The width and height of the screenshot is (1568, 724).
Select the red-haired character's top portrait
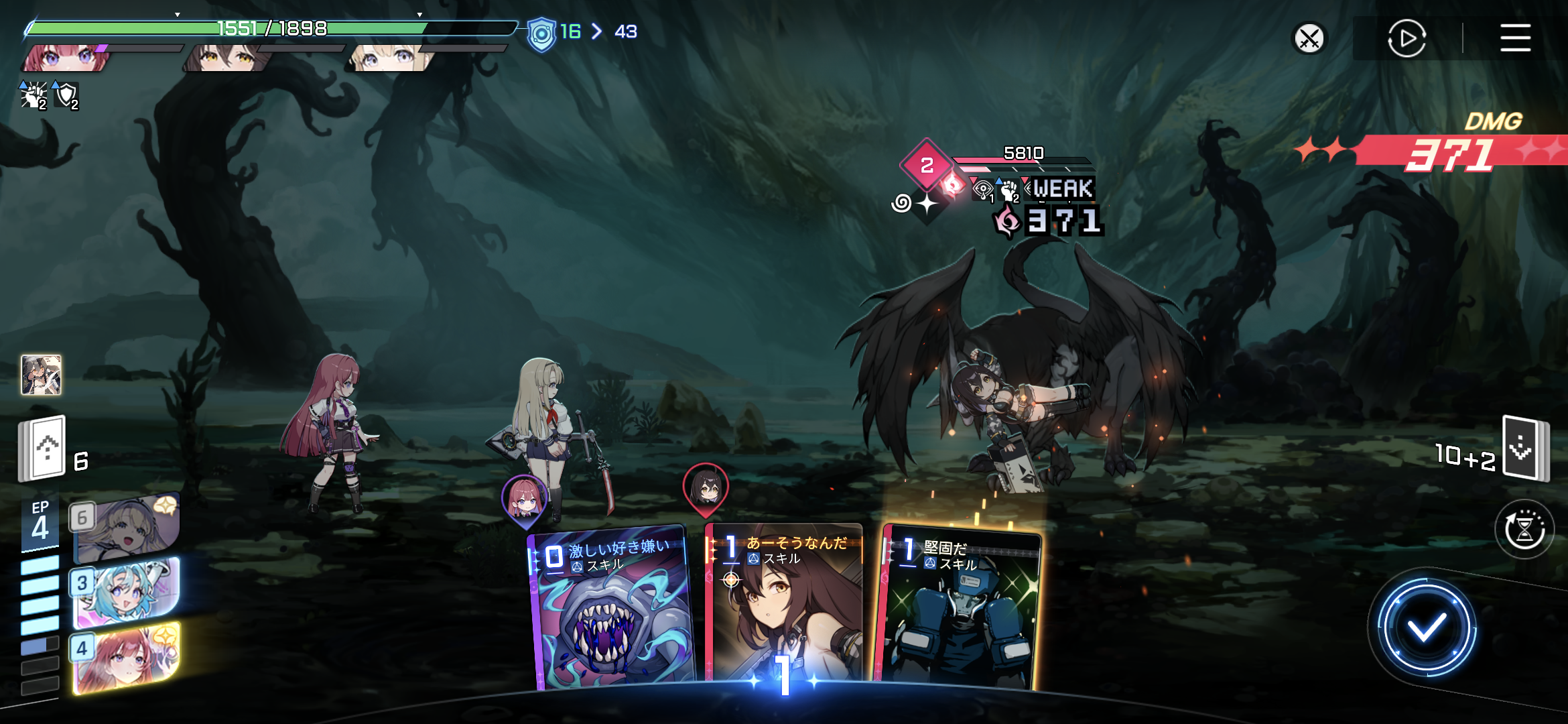67,58
